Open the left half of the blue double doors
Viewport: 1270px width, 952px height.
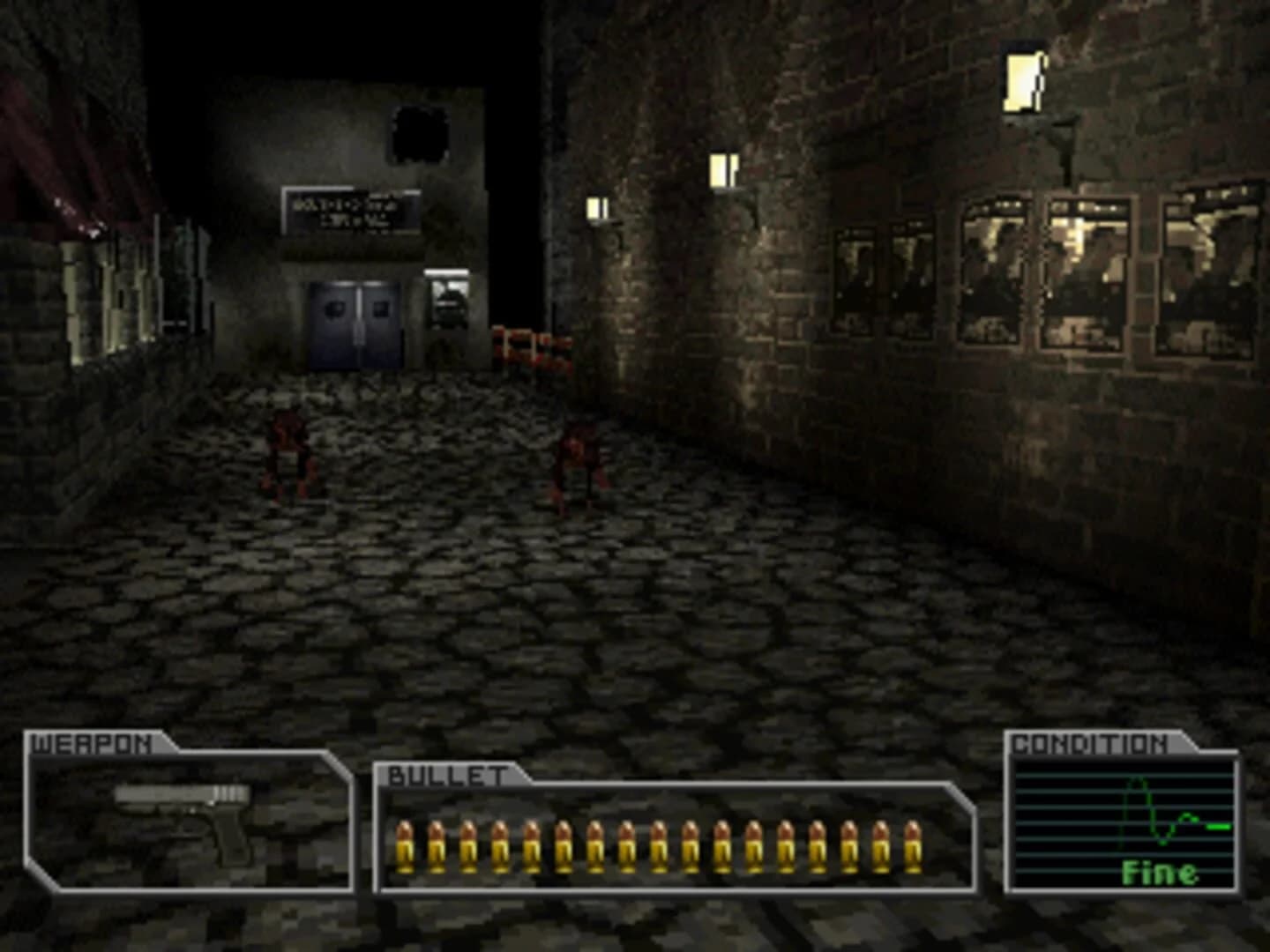tap(333, 322)
